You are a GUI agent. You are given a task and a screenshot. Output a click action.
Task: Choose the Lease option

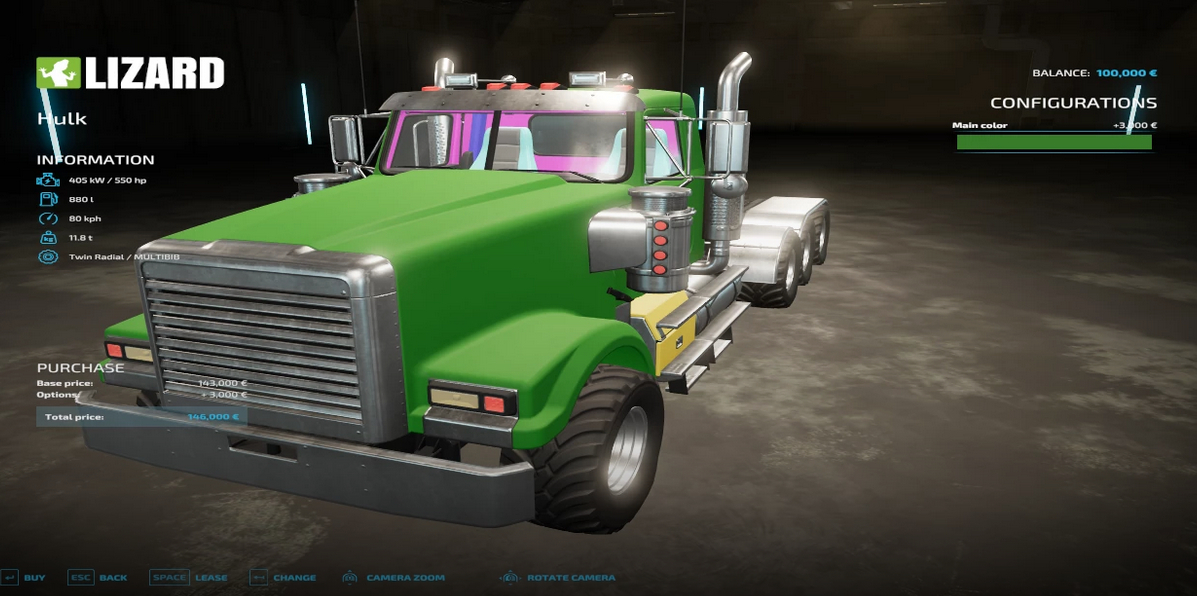coord(189,578)
